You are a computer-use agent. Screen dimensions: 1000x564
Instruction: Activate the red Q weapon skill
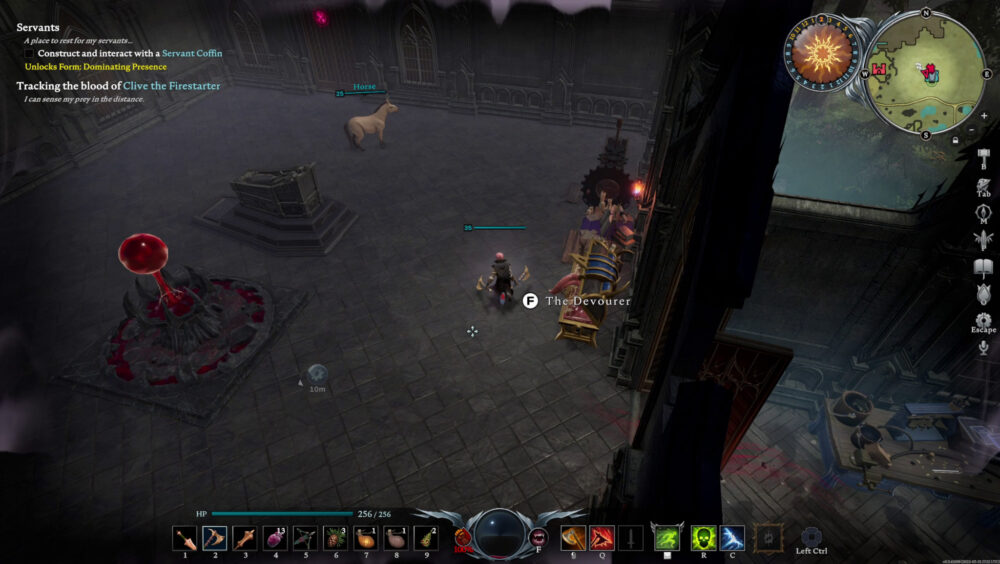pyautogui.click(x=601, y=539)
